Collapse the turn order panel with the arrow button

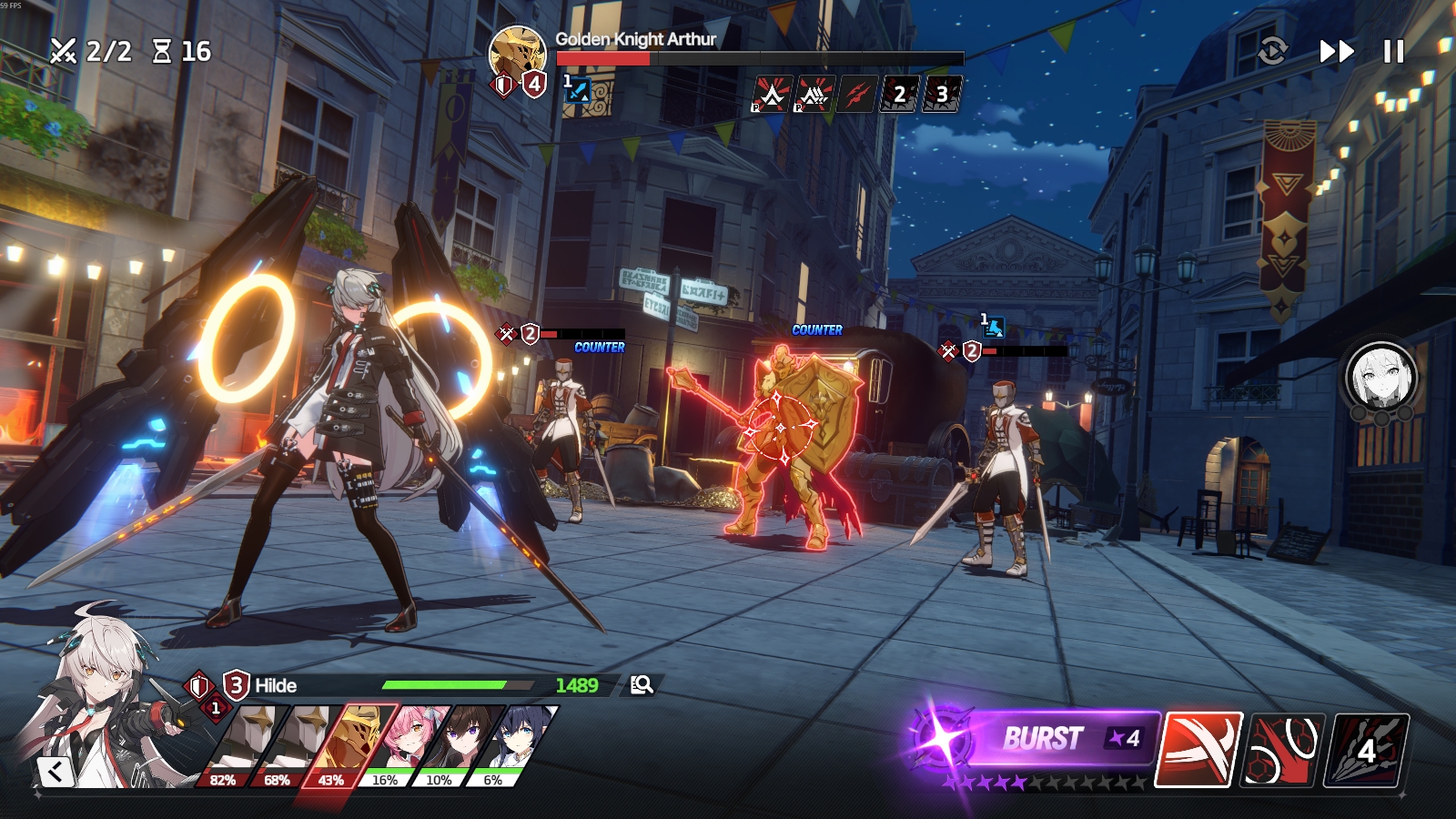click(56, 772)
